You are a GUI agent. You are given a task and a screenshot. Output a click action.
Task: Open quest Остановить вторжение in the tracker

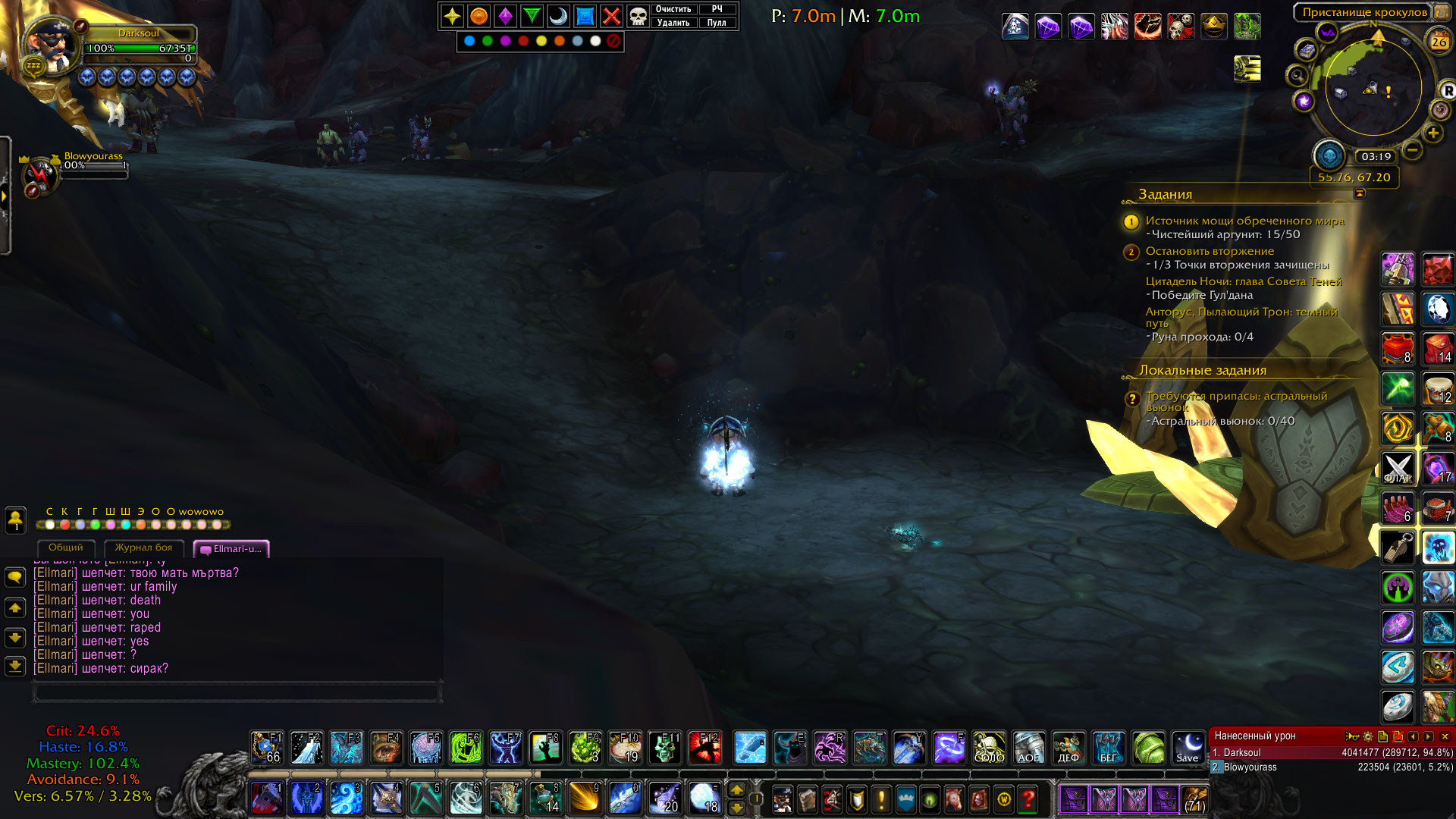[1210, 251]
